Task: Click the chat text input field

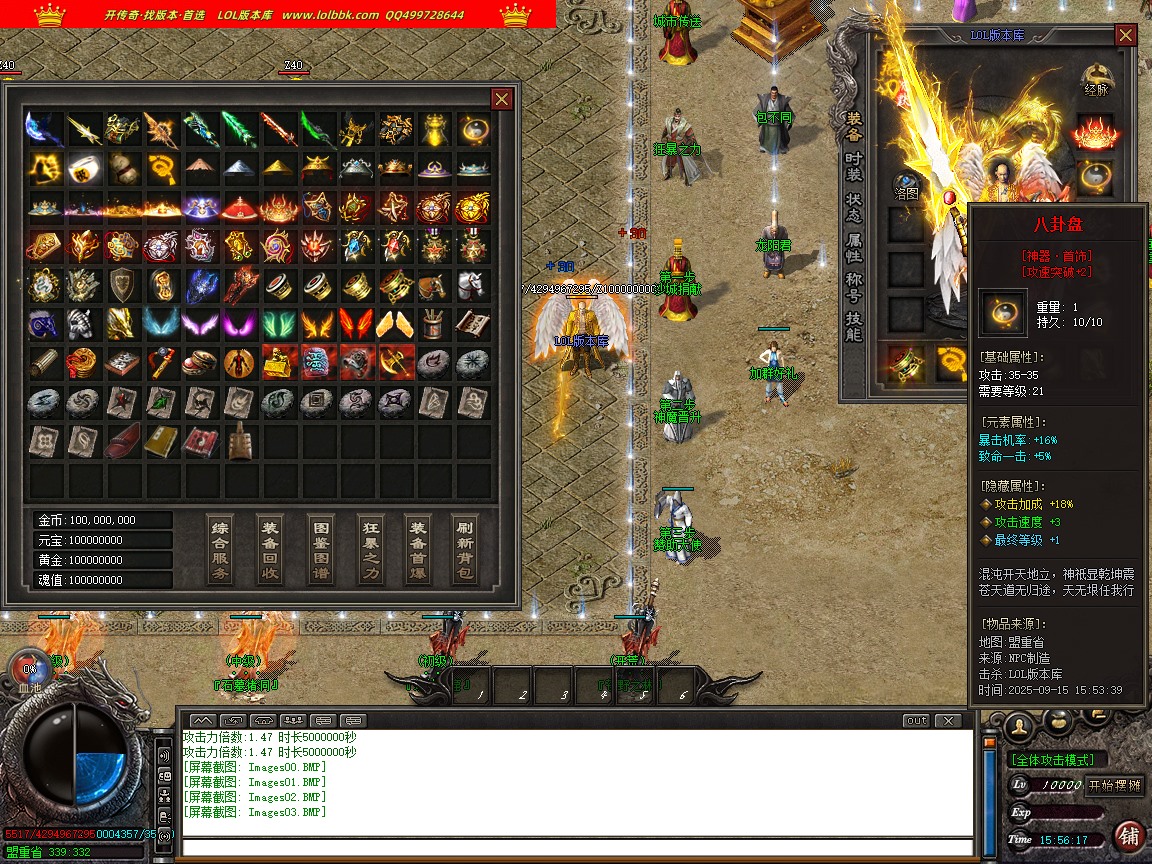Action: pyautogui.click(x=578, y=848)
